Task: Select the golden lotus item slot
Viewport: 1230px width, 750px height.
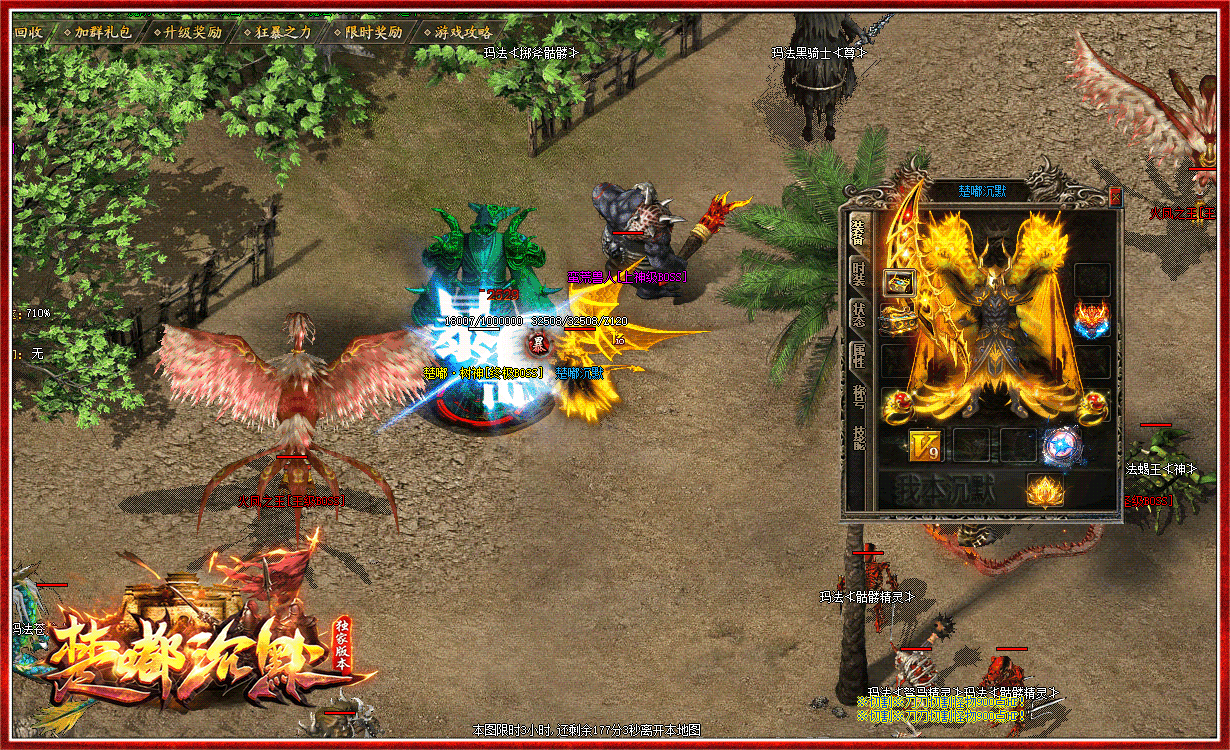Action: 1046,491
